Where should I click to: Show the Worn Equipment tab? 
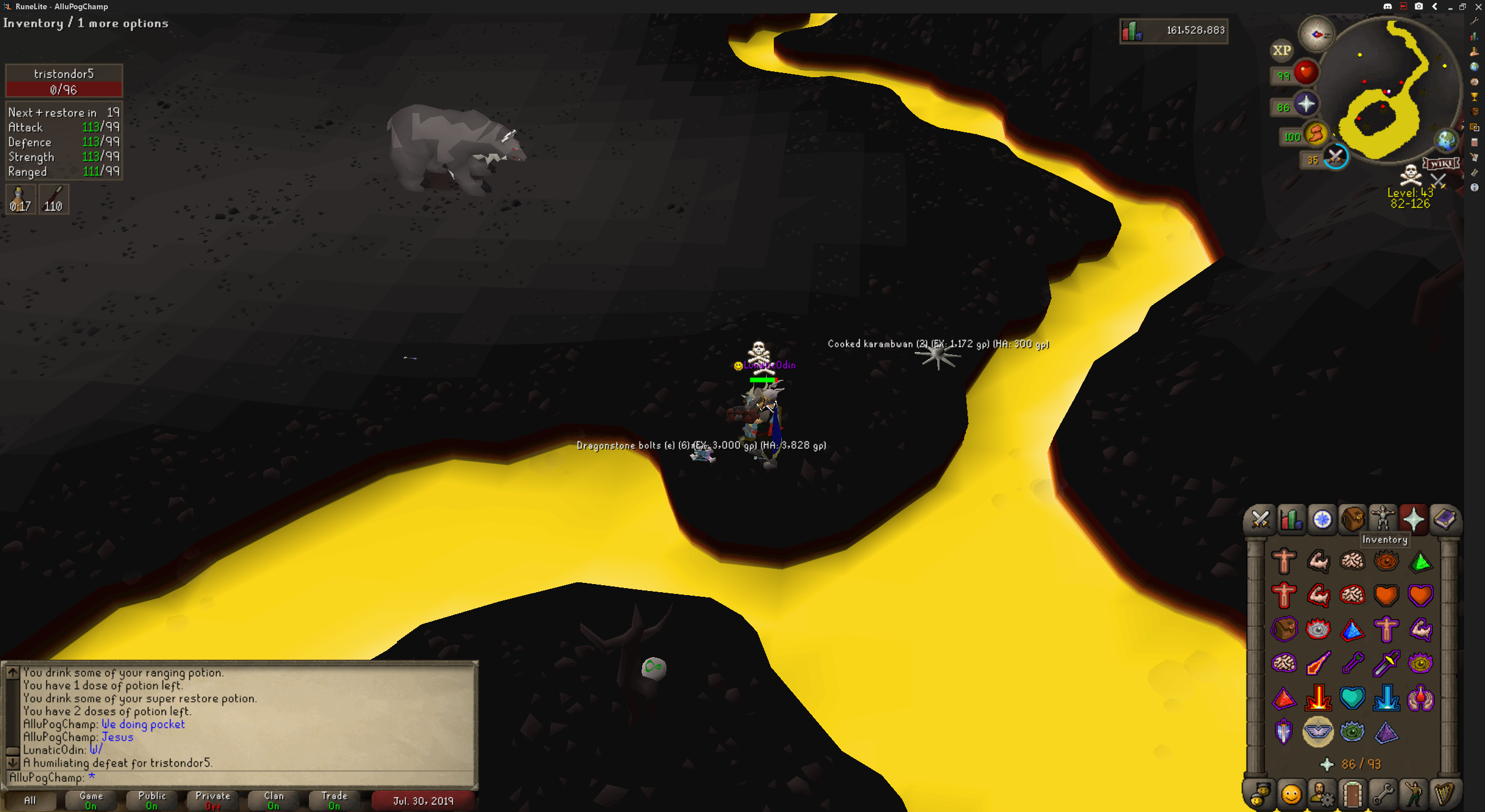[x=1383, y=519]
